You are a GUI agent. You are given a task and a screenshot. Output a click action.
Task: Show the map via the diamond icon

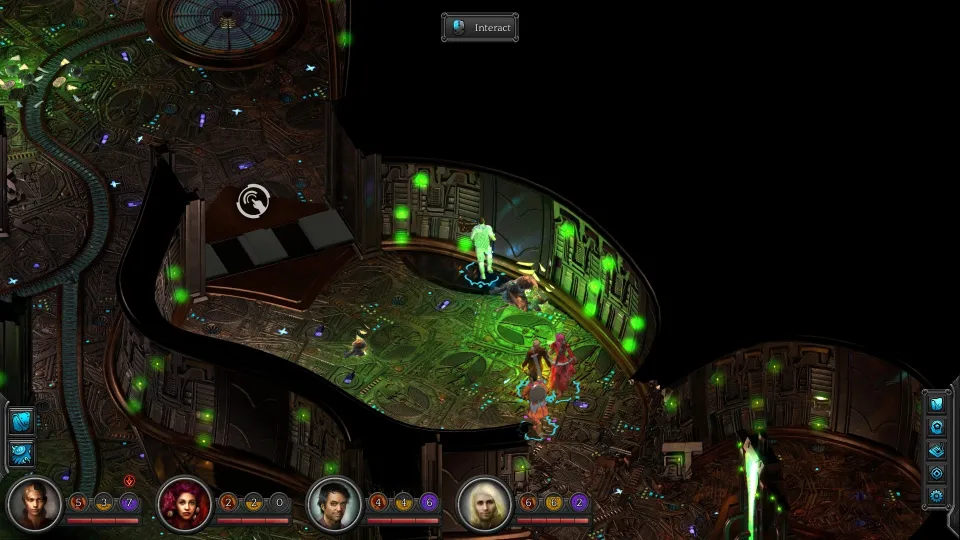937,472
